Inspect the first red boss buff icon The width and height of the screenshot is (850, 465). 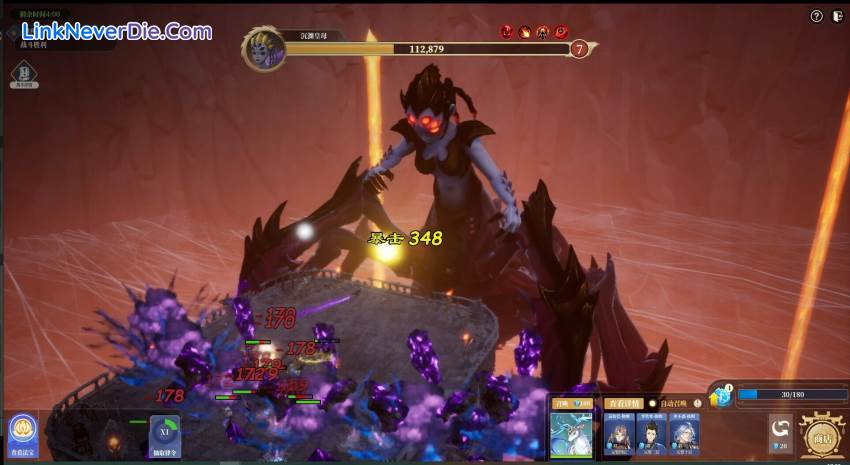pos(507,32)
